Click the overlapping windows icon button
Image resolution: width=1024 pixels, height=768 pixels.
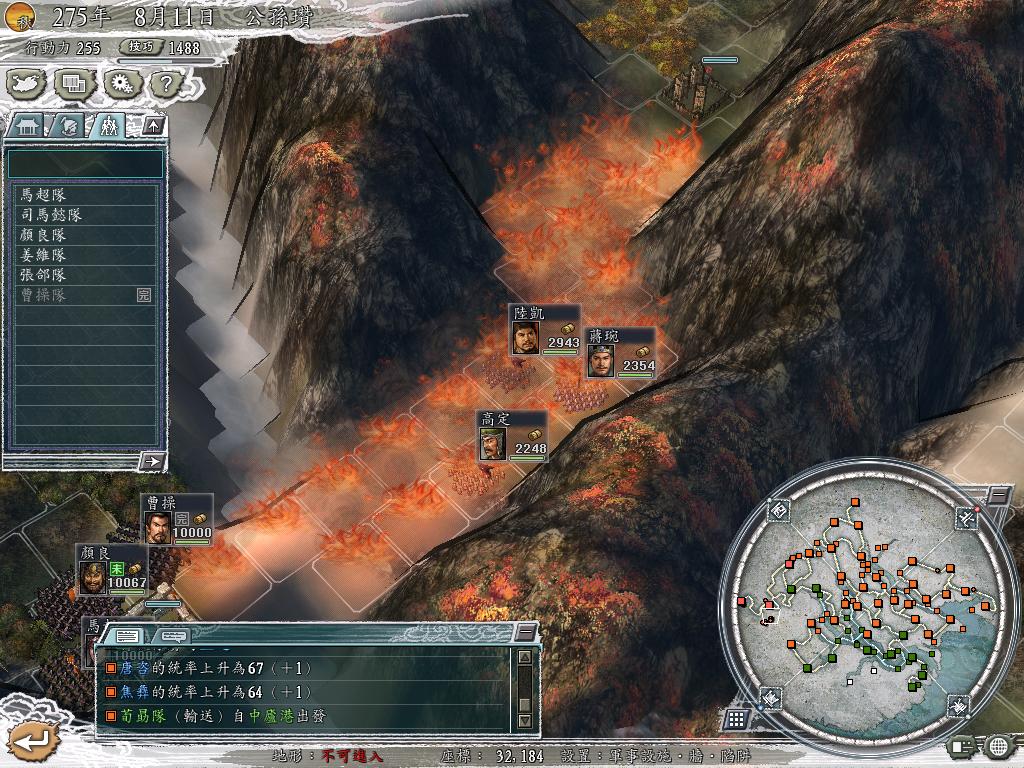click(x=72, y=84)
